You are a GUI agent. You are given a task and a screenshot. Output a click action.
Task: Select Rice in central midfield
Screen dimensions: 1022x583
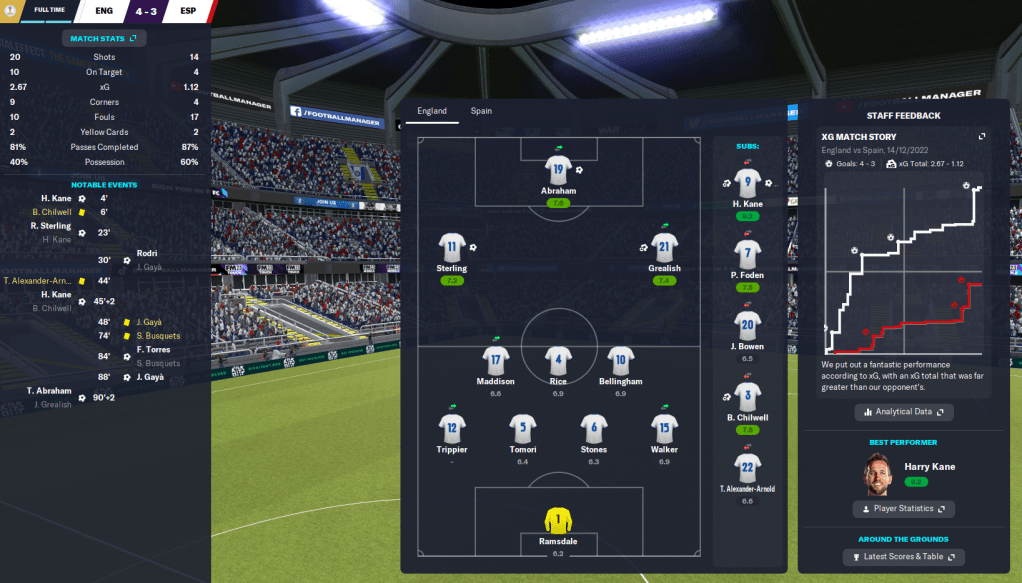tap(558, 361)
